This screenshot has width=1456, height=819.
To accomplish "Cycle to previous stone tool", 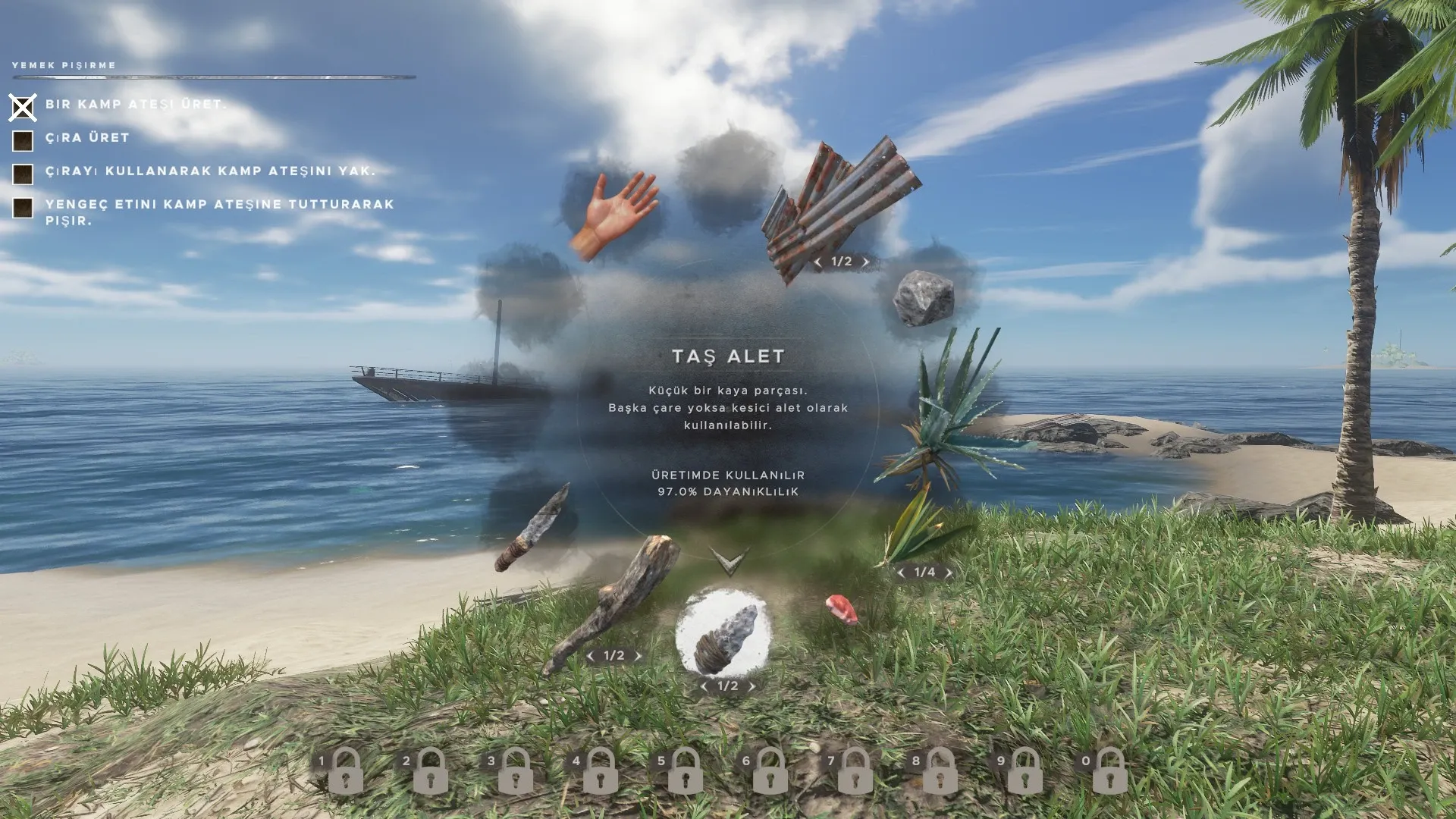I will pos(704,687).
